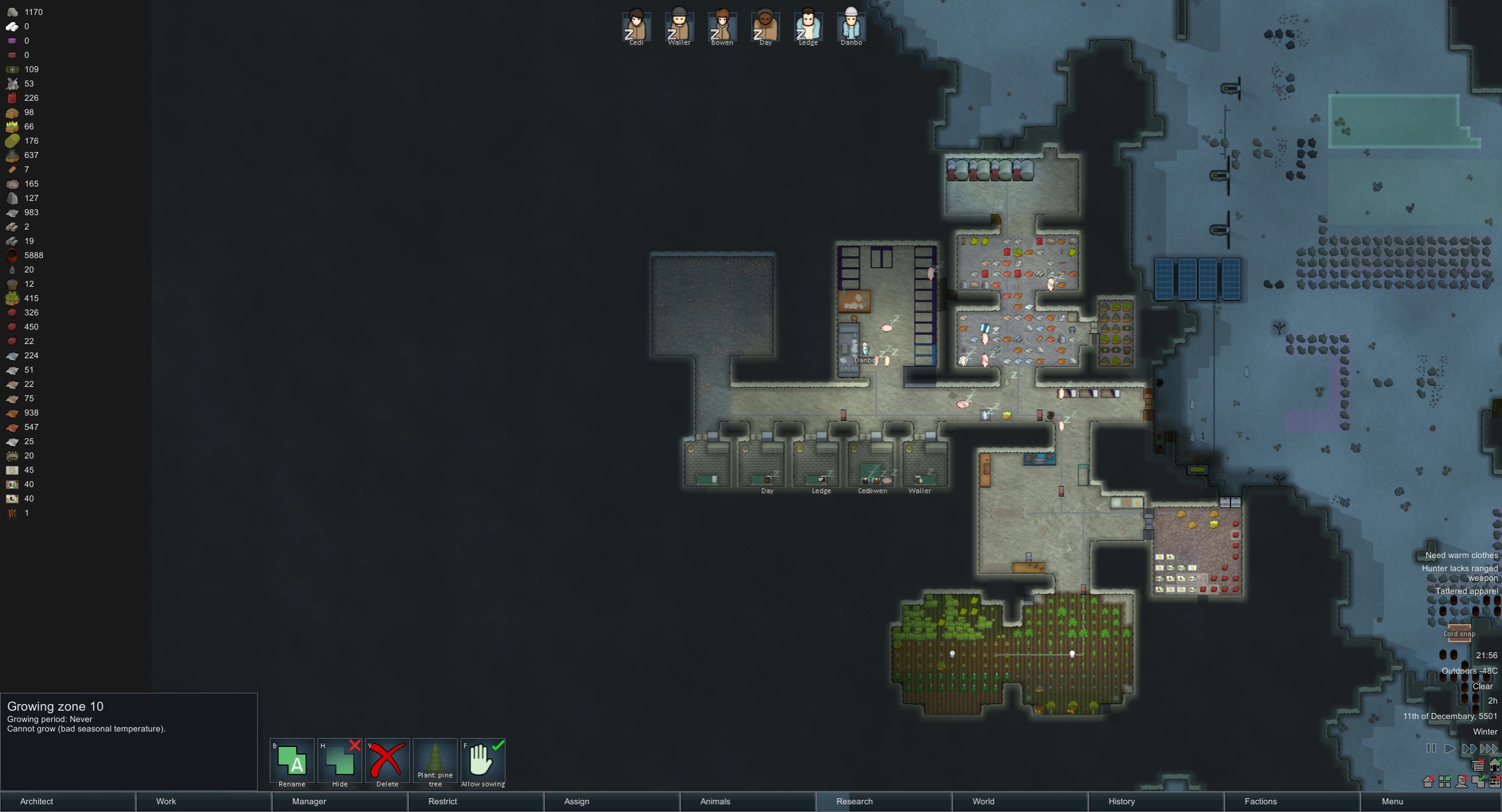Select the fastest game speed icon
The height and width of the screenshot is (812, 1502).
1489,748
